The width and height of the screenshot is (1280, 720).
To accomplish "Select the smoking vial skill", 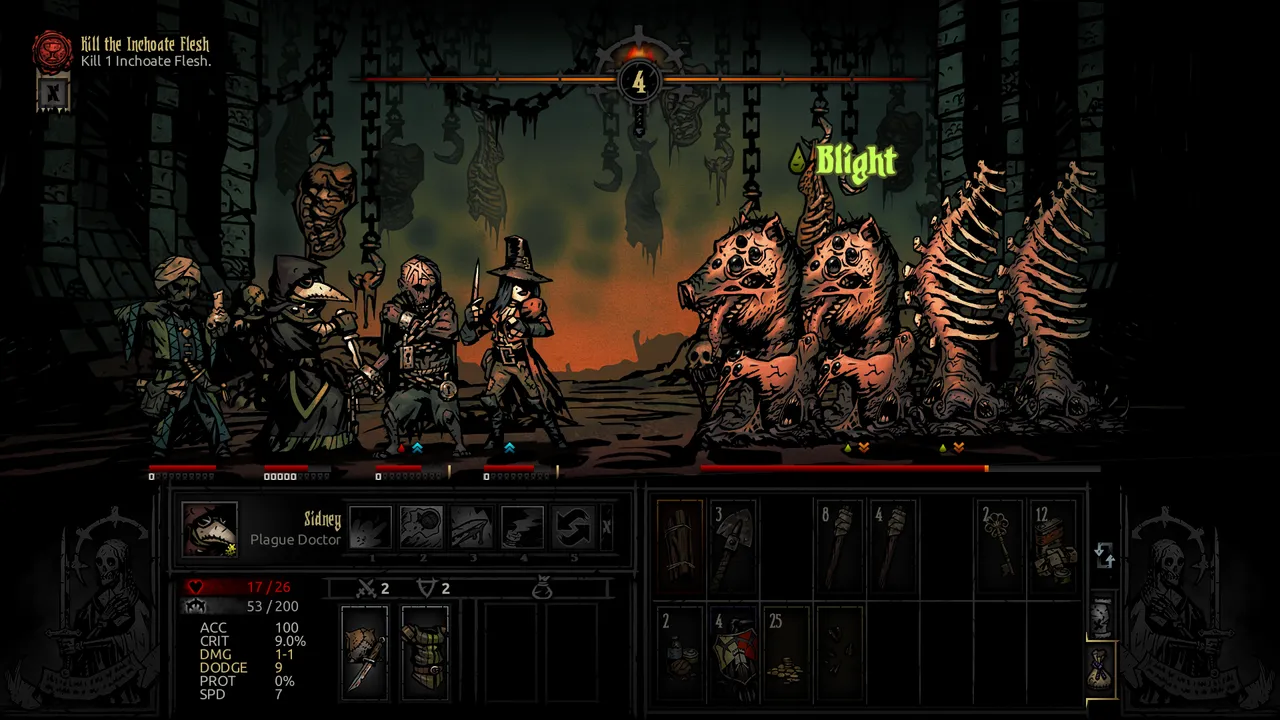I will click(x=522, y=527).
